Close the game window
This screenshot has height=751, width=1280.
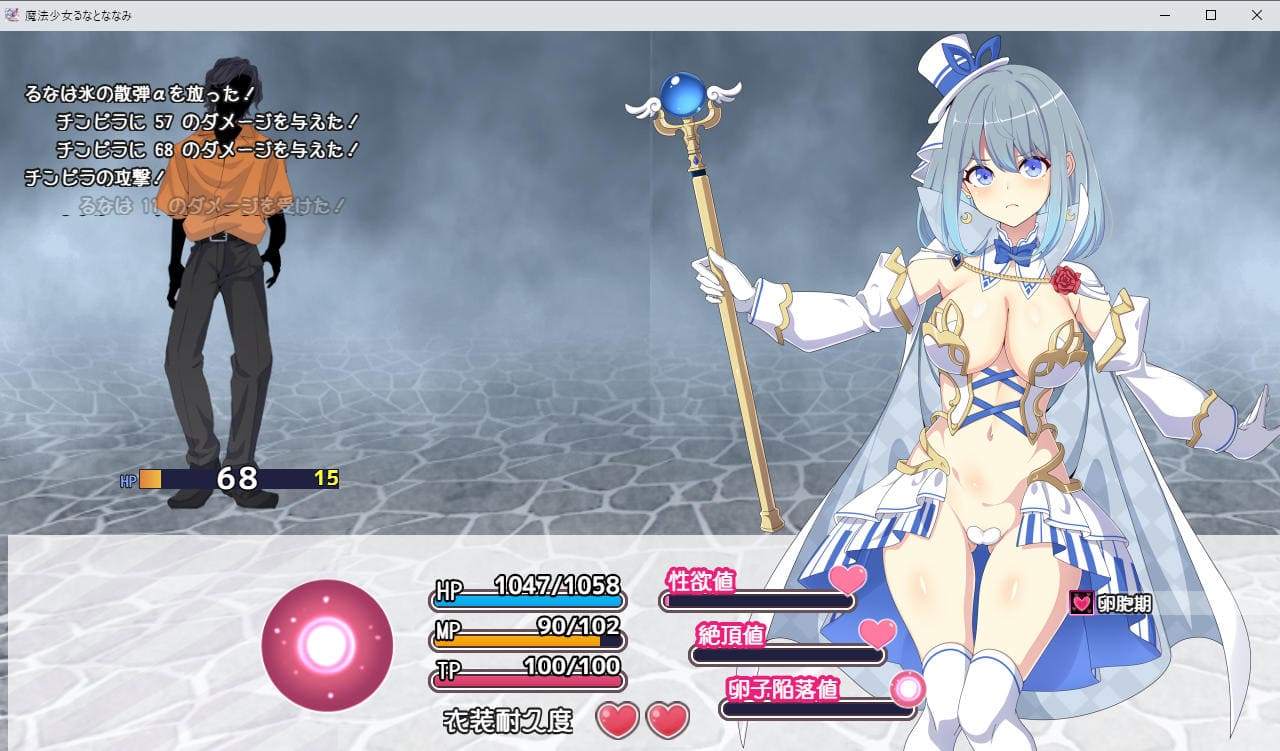[1256, 15]
